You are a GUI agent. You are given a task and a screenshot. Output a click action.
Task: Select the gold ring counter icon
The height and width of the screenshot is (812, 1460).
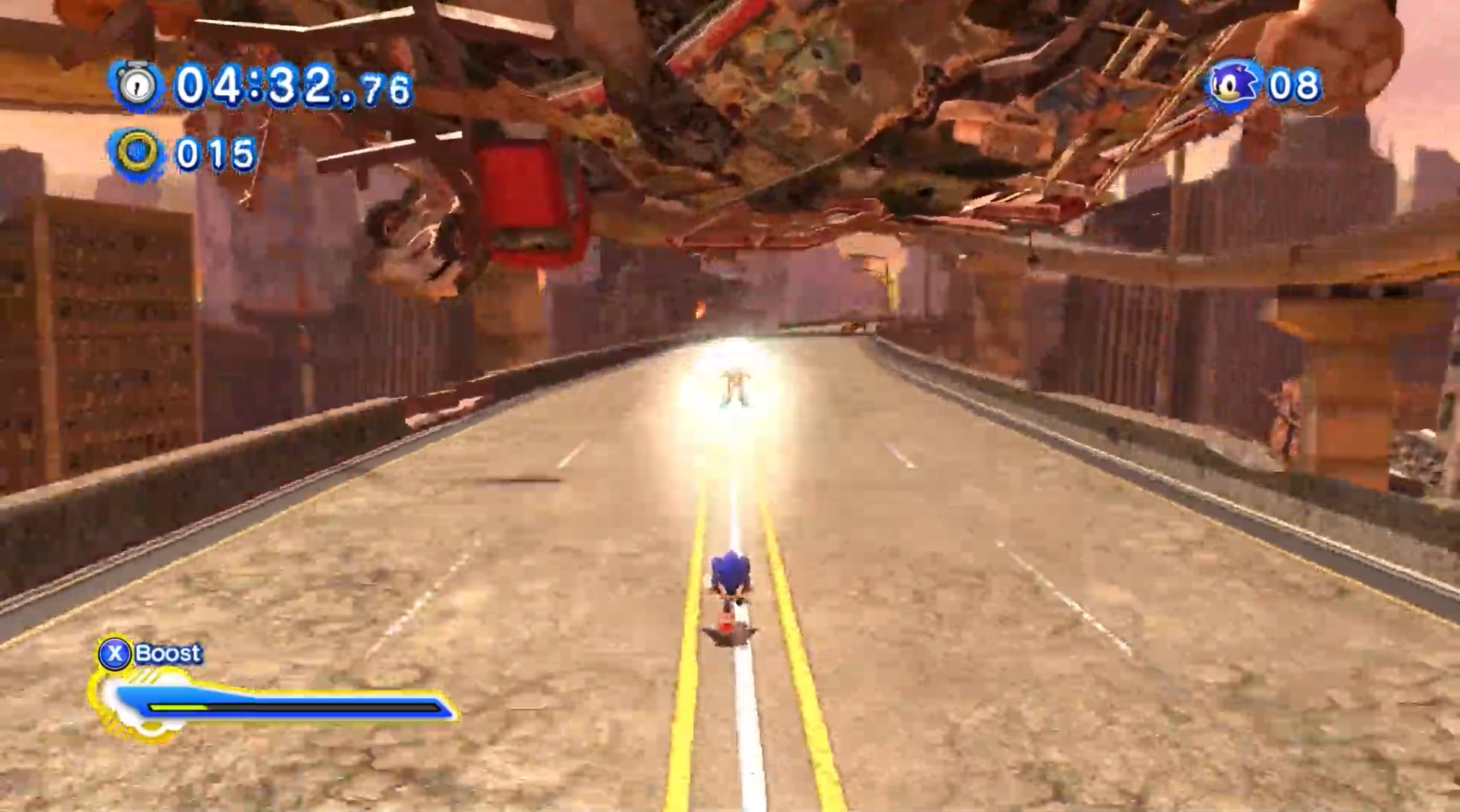(137, 153)
